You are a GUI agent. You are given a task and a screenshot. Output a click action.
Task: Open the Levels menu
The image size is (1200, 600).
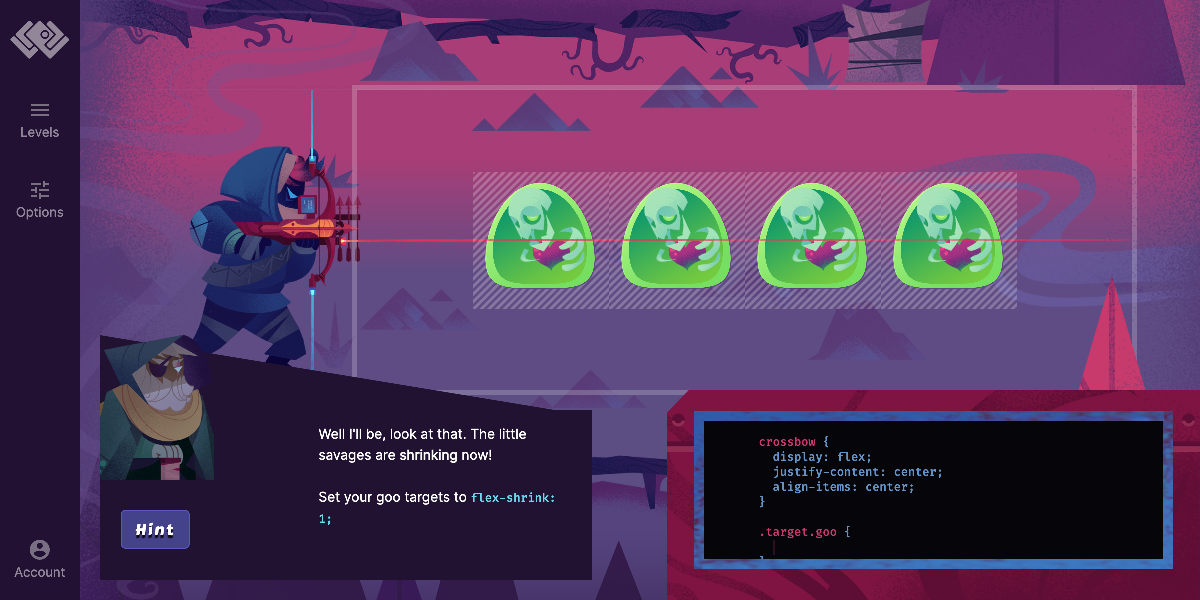tap(39, 120)
